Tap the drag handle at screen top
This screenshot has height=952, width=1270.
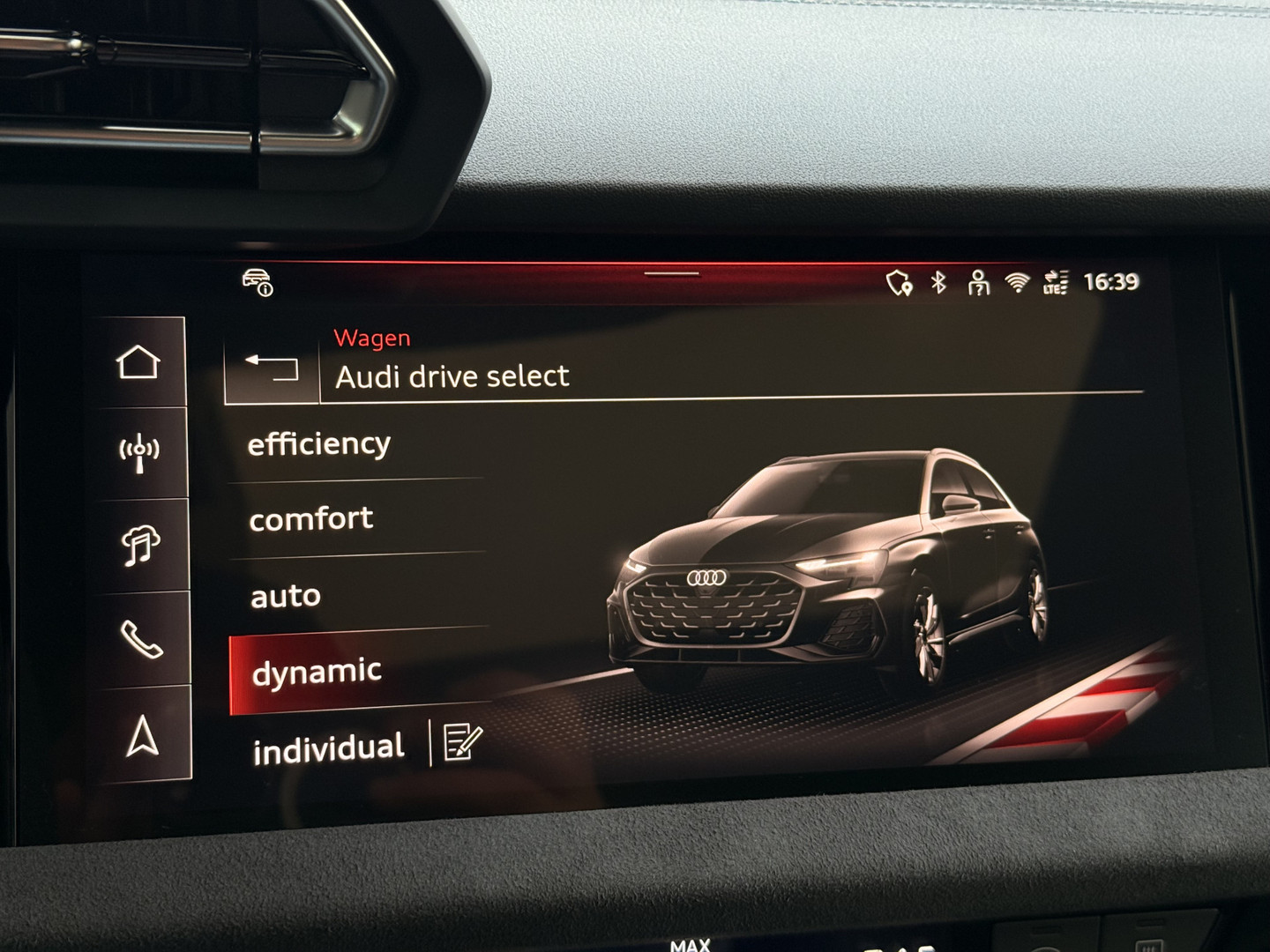[x=673, y=273]
